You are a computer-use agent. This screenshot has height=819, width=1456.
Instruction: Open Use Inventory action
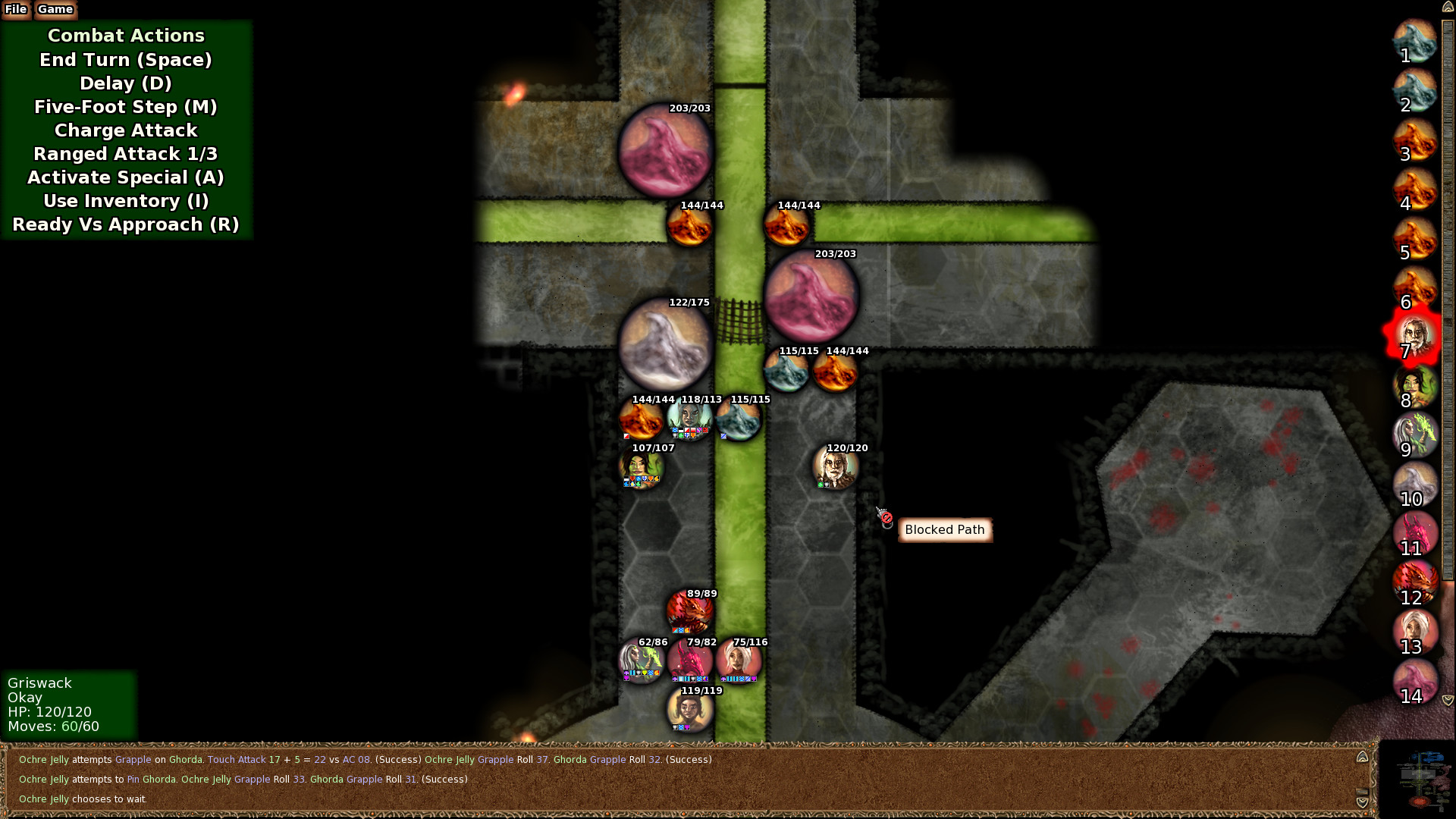[x=125, y=200]
